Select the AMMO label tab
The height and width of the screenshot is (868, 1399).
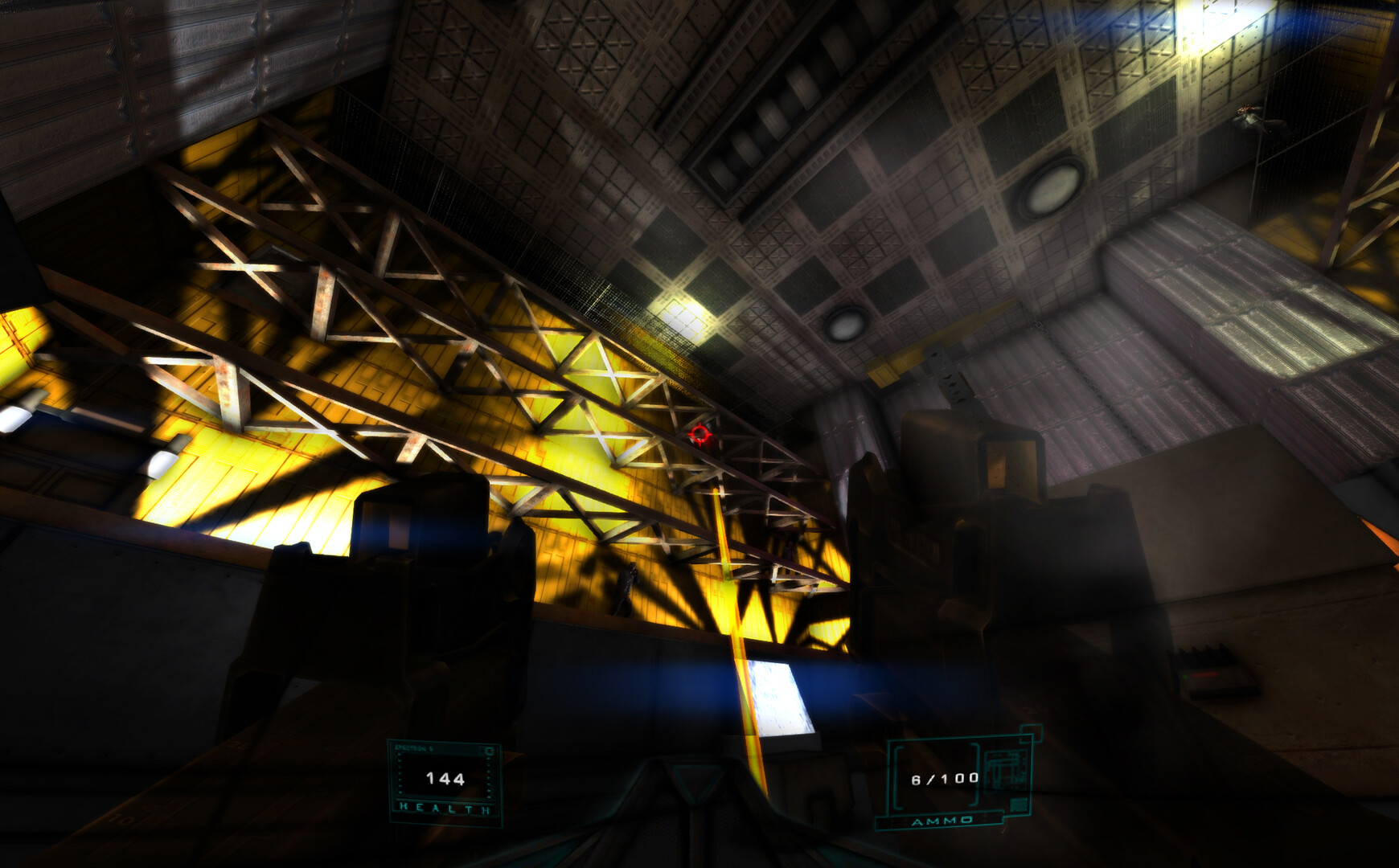[x=942, y=821]
